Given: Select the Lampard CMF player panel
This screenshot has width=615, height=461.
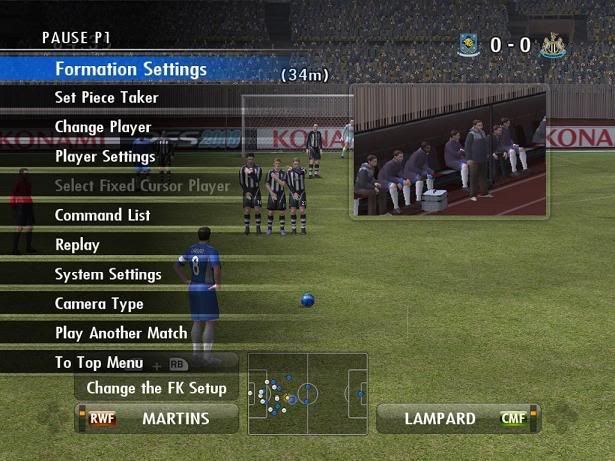Looking at the screenshot, I should coord(457,418).
